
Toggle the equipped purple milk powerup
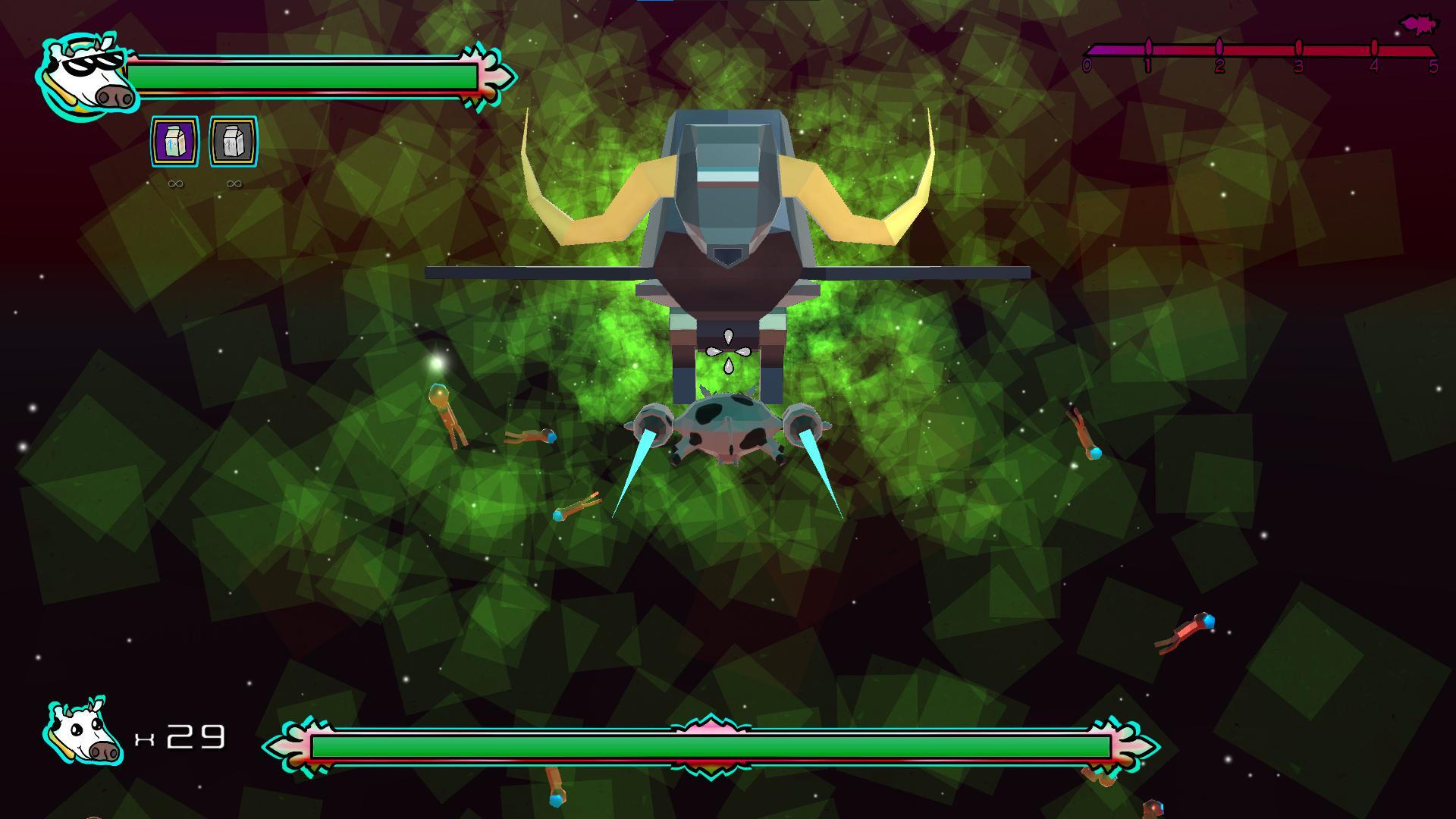click(x=174, y=141)
